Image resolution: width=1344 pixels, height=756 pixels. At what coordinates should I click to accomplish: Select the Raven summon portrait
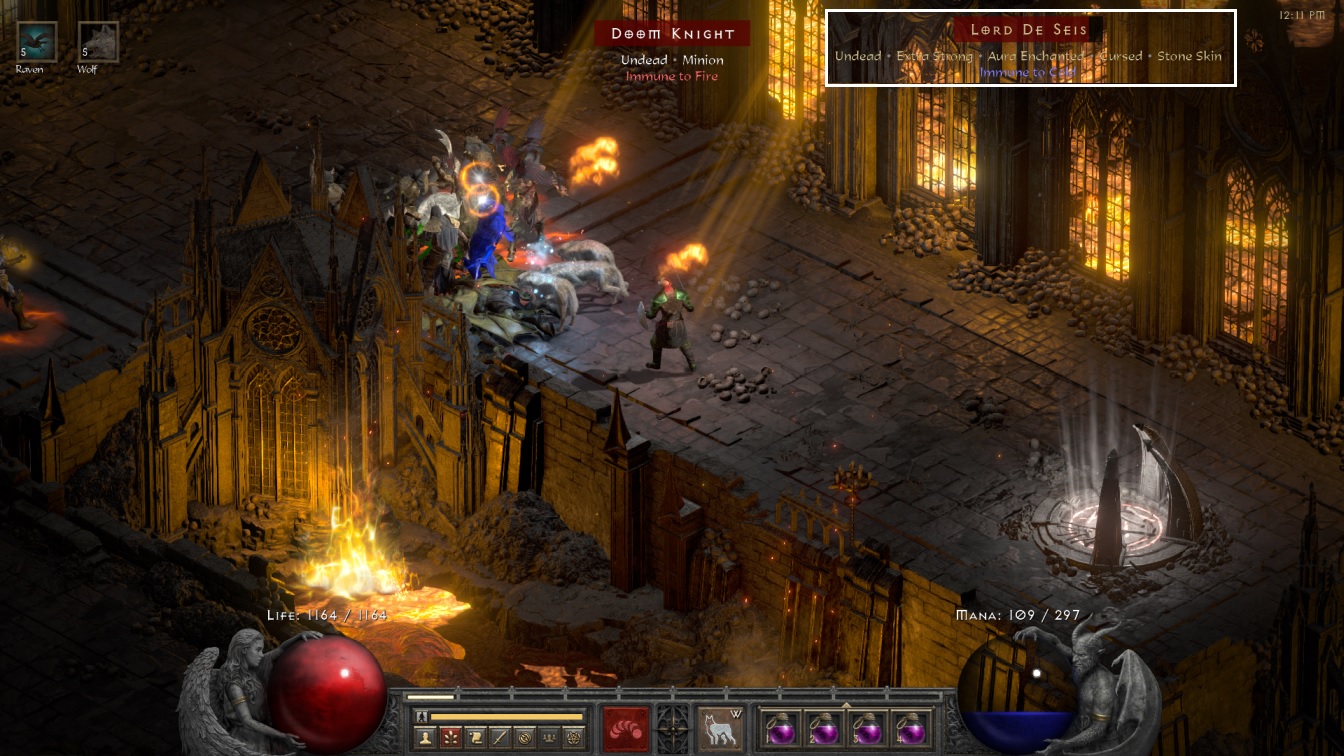click(x=37, y=42)
